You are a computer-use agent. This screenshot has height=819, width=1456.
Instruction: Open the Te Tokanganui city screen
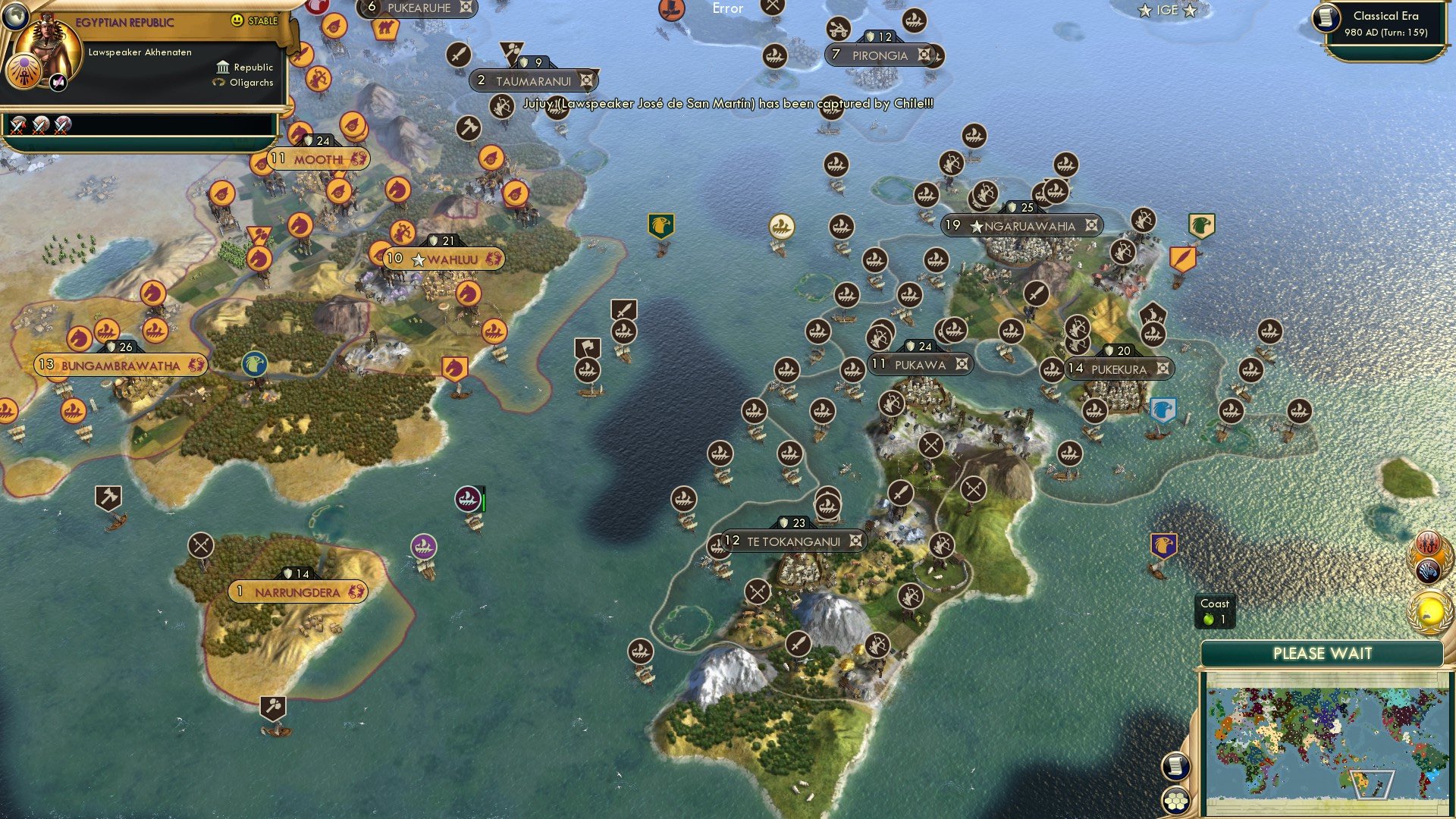coord(793,541)
